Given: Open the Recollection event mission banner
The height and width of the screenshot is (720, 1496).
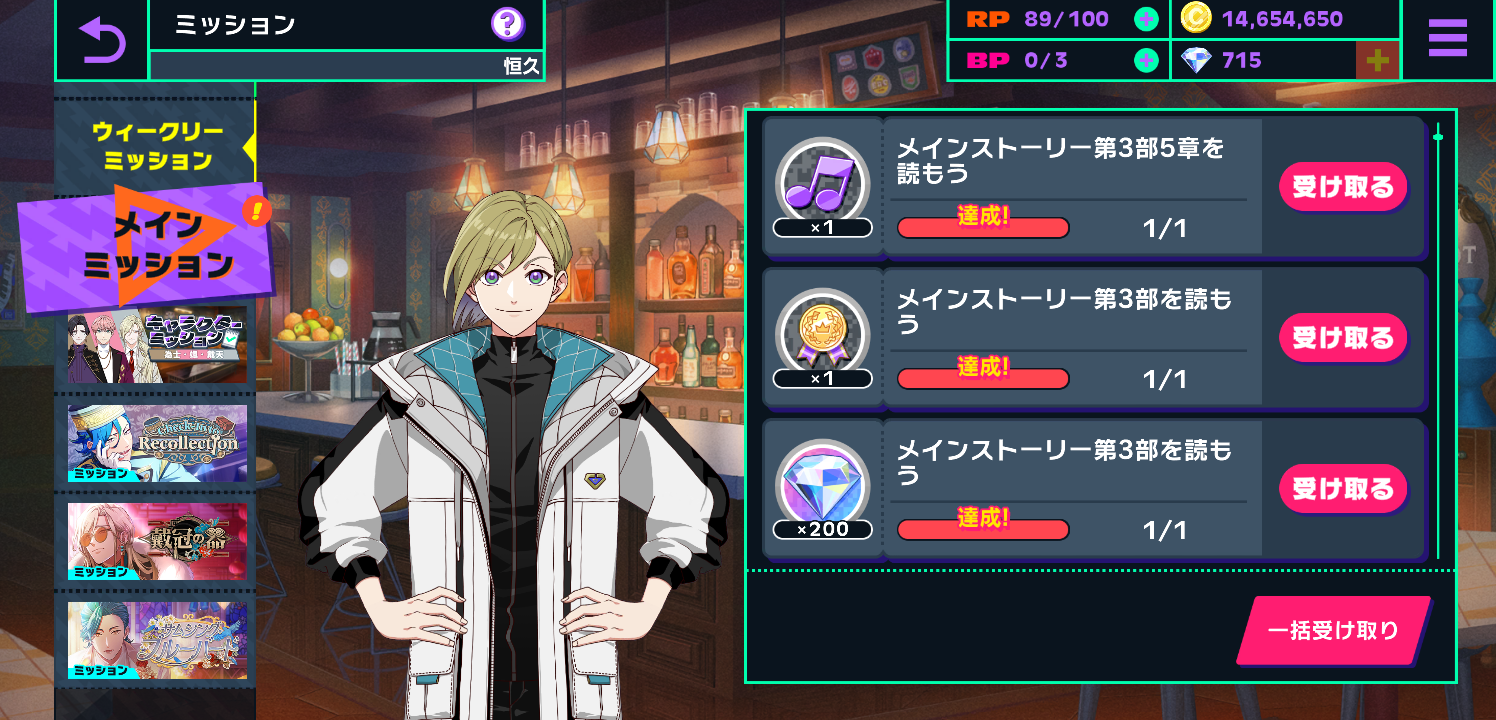Looking at the screenshot, I should coord(157,443).
